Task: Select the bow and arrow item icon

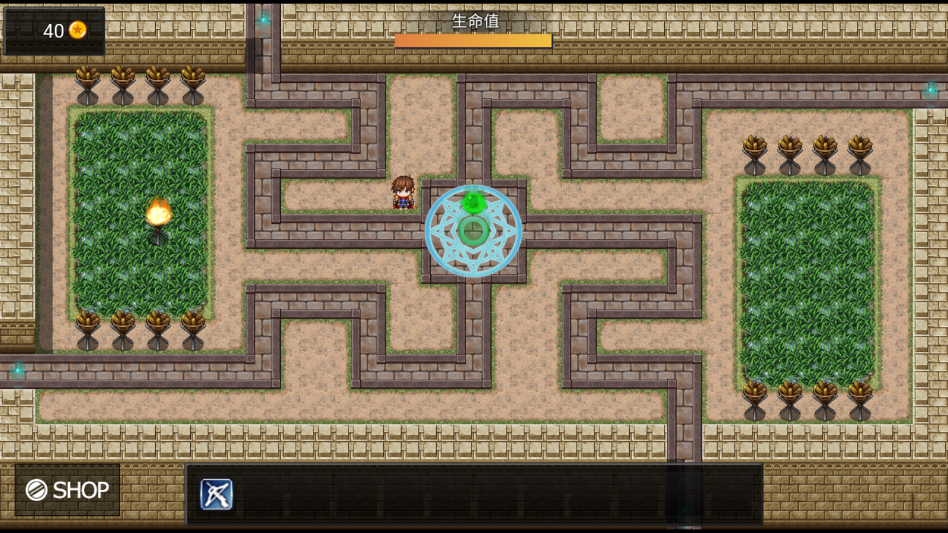Action: coord(216,494)
